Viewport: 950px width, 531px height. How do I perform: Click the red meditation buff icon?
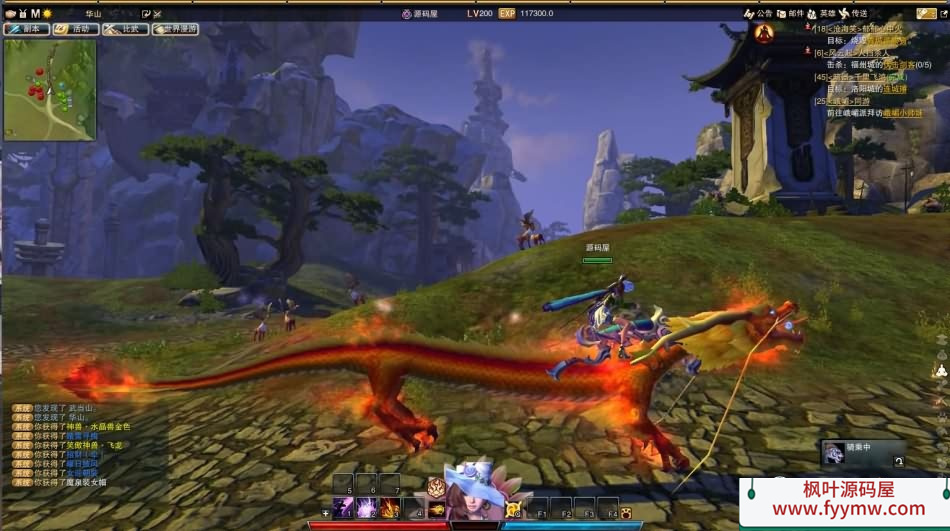click(x=764, y=34)
